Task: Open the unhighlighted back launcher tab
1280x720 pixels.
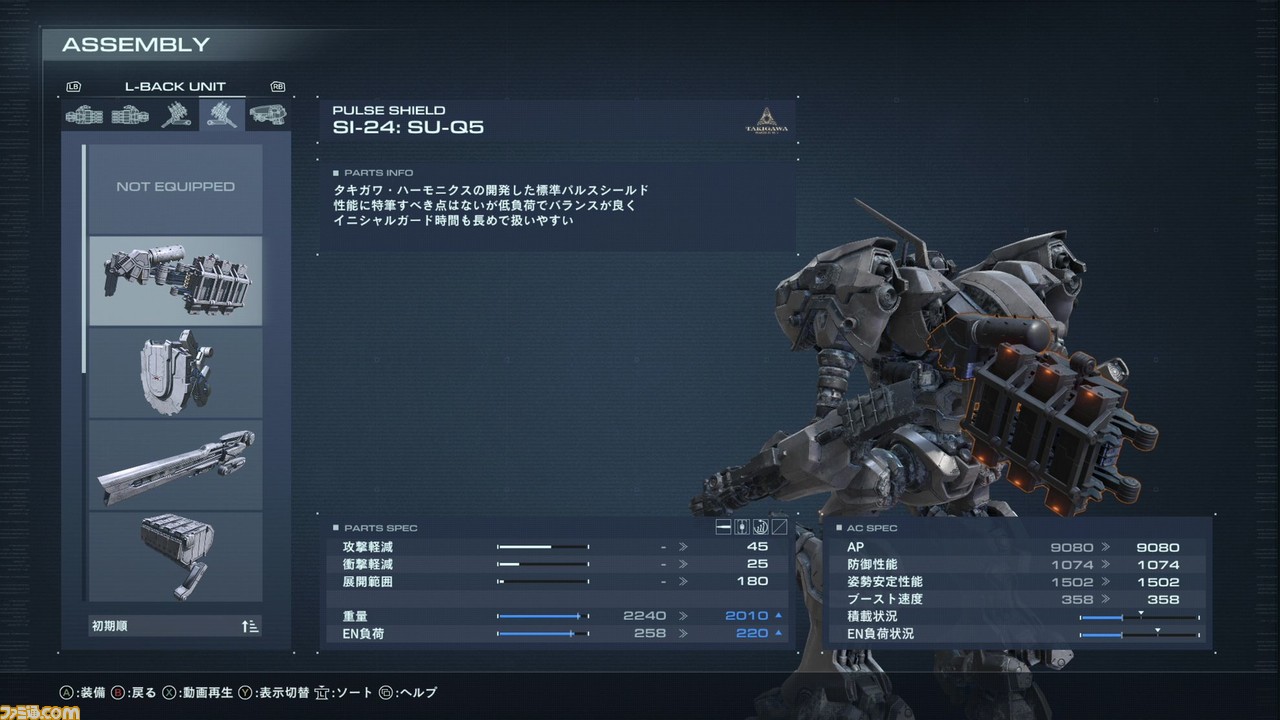Action: coord(176,115)
